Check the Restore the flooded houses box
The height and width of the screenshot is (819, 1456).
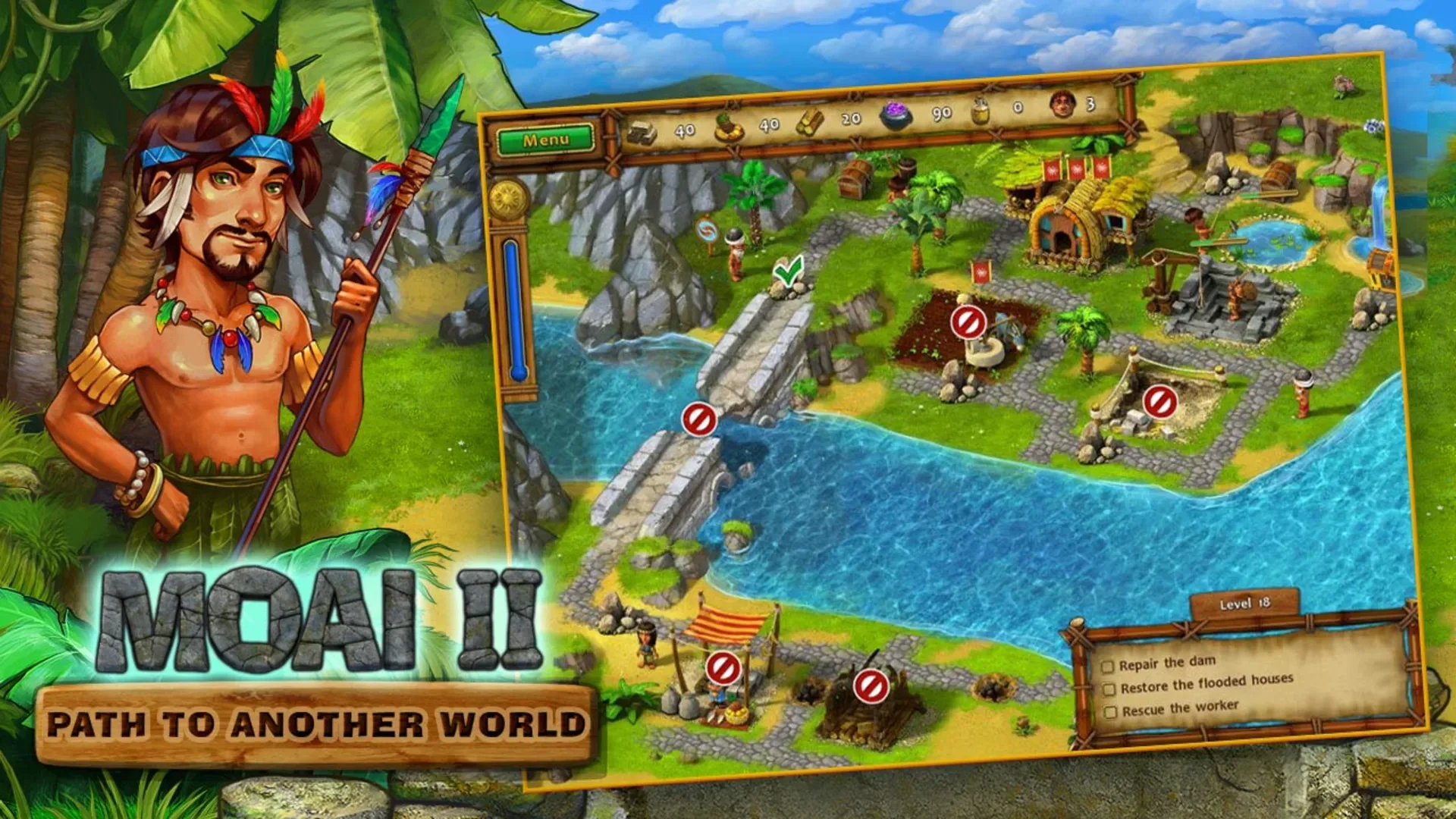[1109, 689]
